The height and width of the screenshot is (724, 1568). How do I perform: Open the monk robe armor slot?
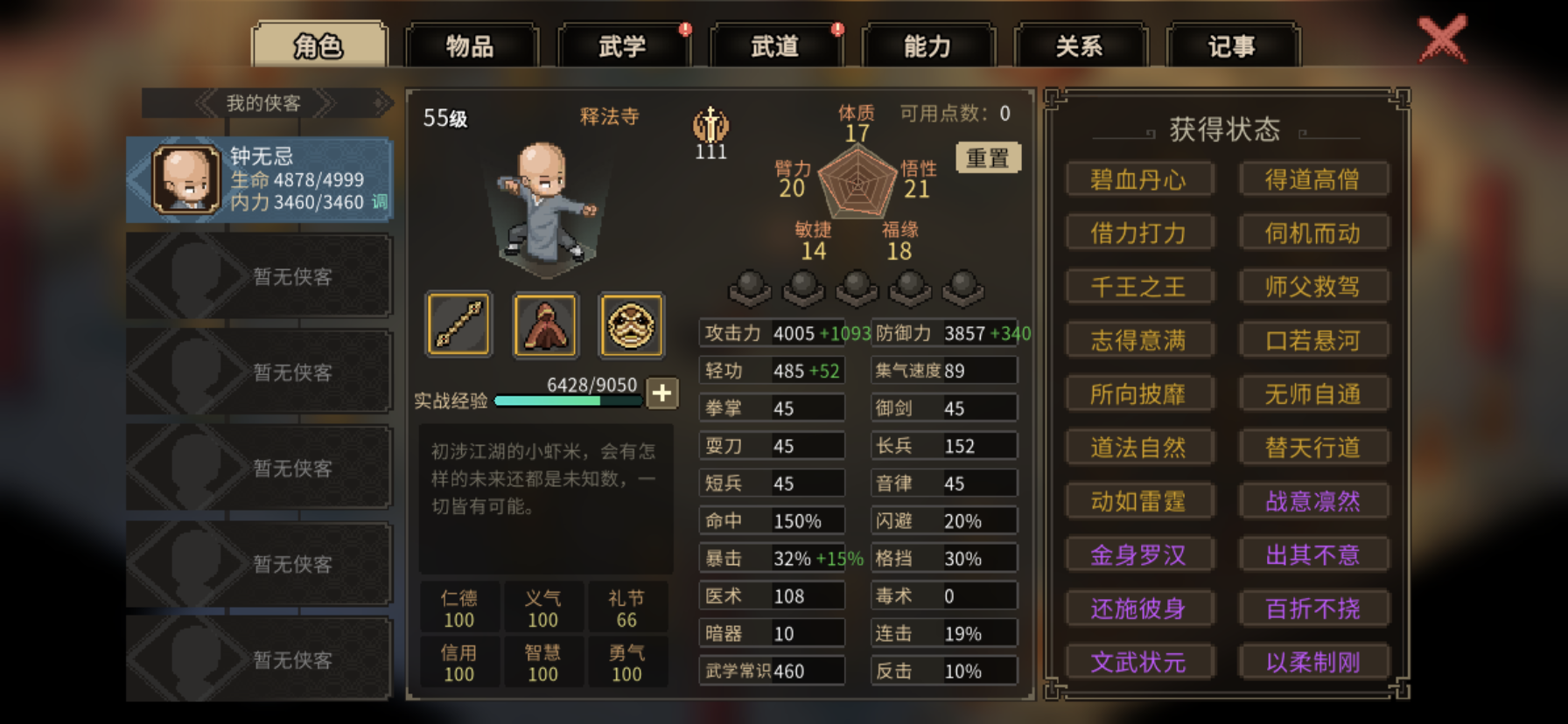click(x=545, y=325)
